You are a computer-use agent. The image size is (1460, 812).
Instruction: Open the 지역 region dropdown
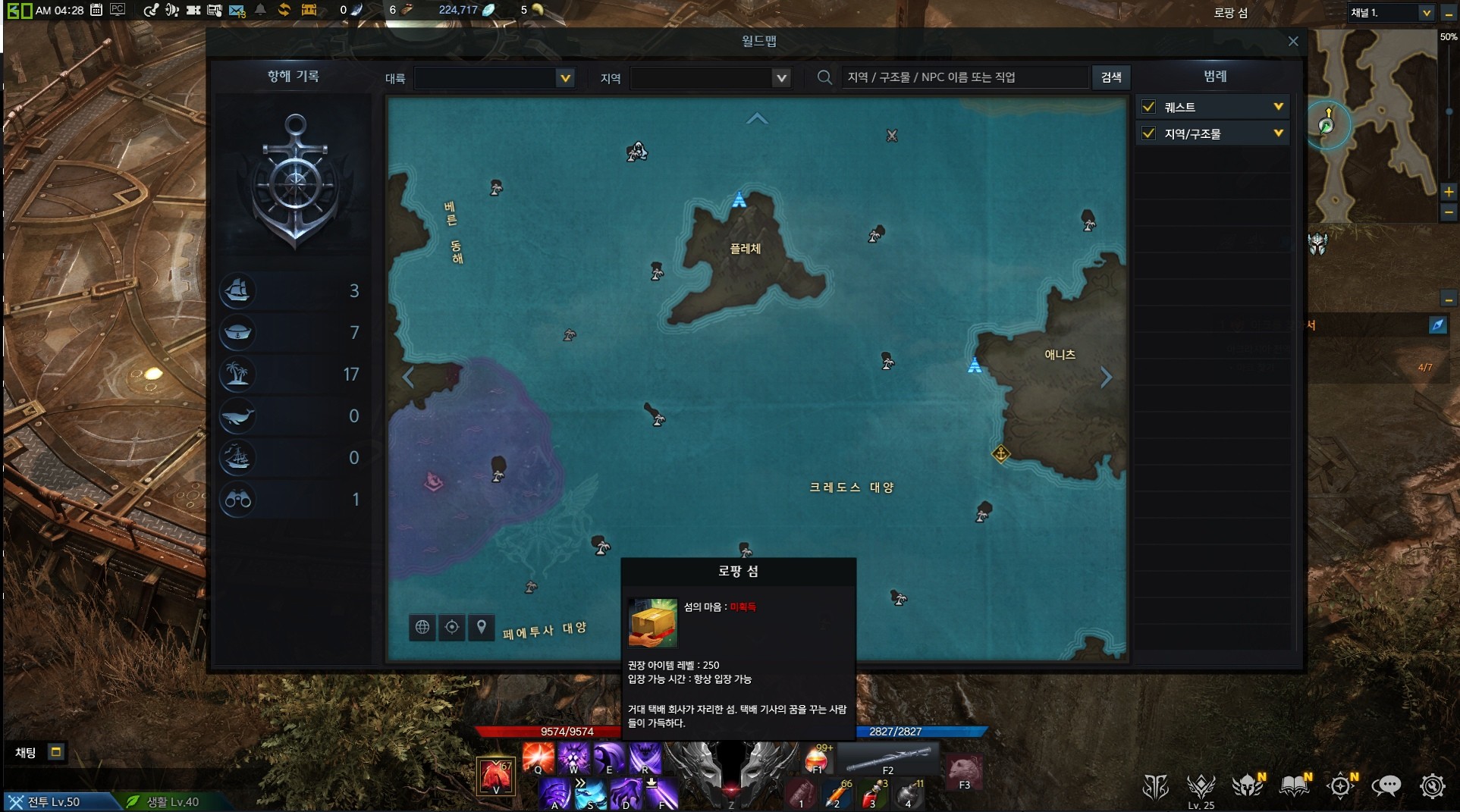click(710, 78)
